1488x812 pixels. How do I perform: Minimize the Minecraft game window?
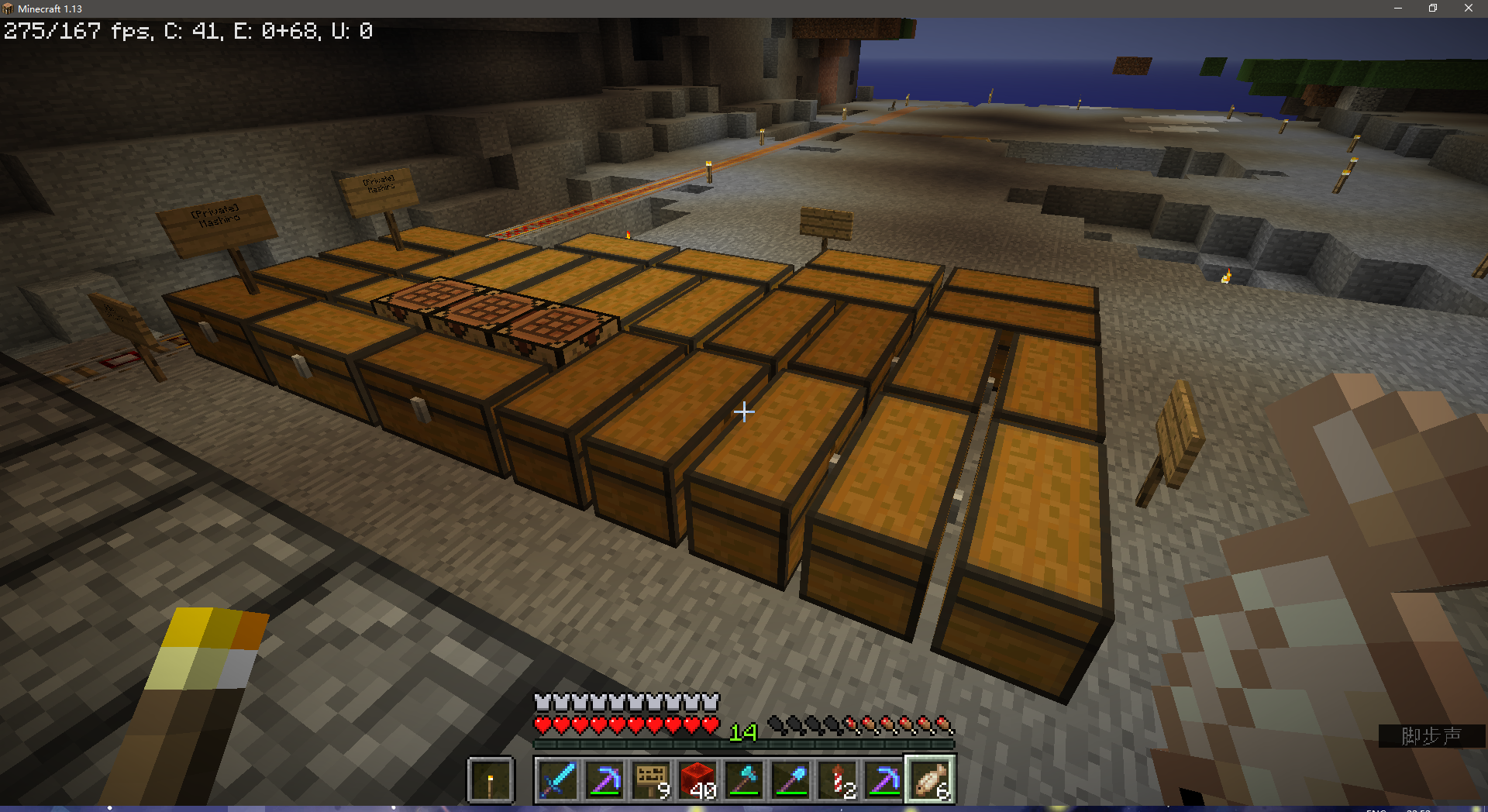point(1398,9)
